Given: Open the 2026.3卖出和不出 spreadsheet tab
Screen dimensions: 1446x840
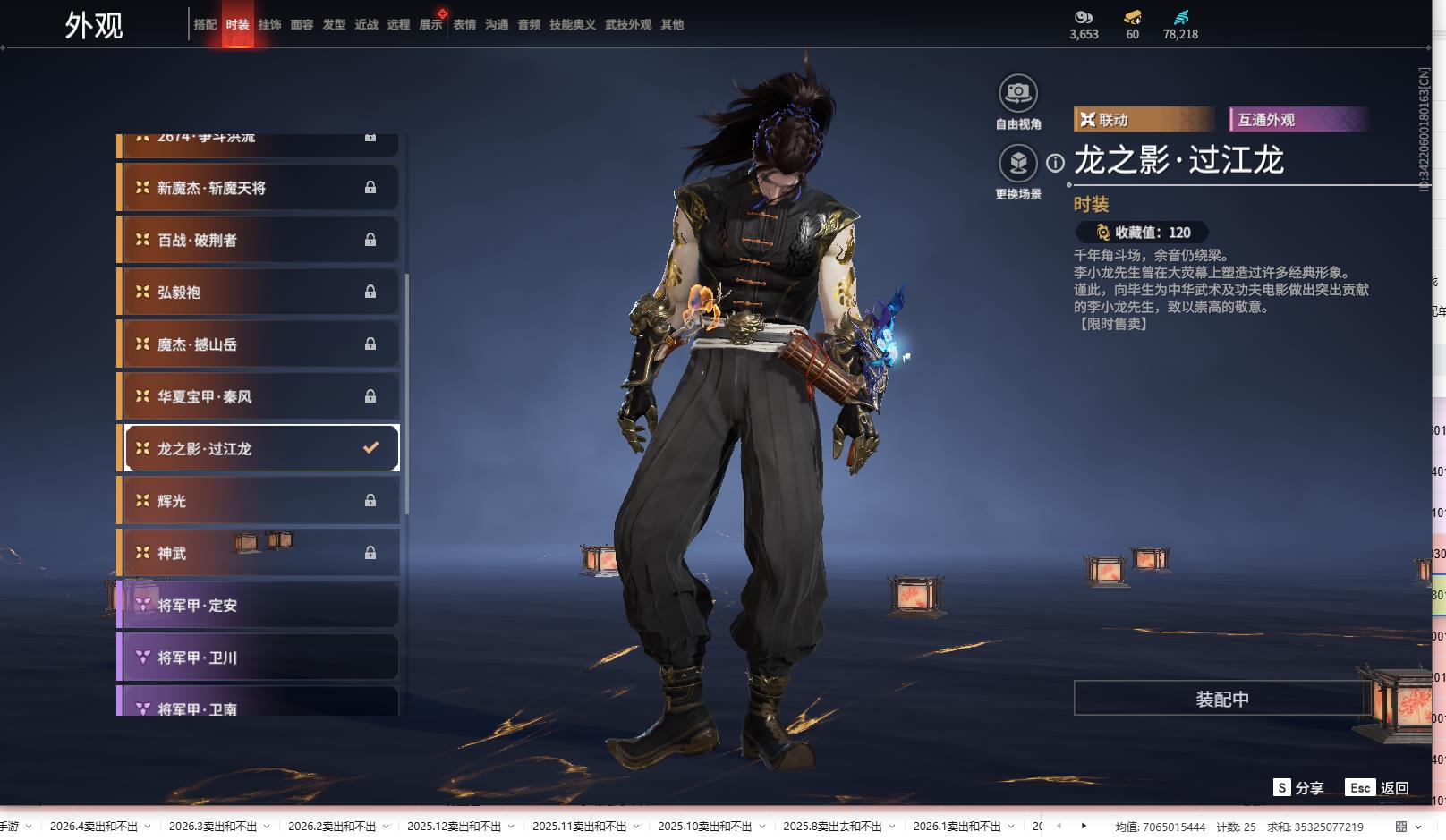Looking at the screenshot, I should click(213, 827).
